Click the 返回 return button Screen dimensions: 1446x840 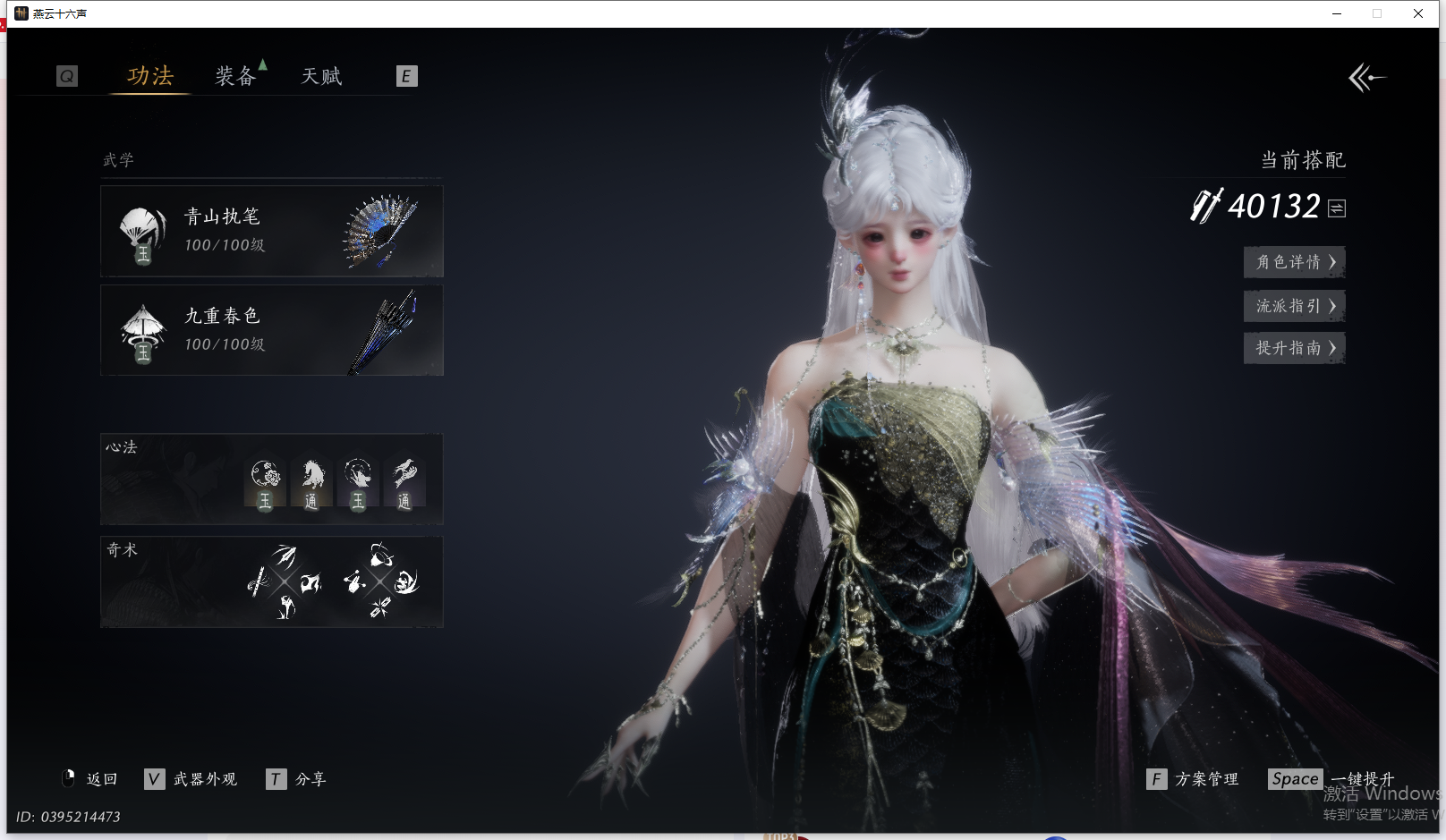pyautogui.click(x=91, y=779)
